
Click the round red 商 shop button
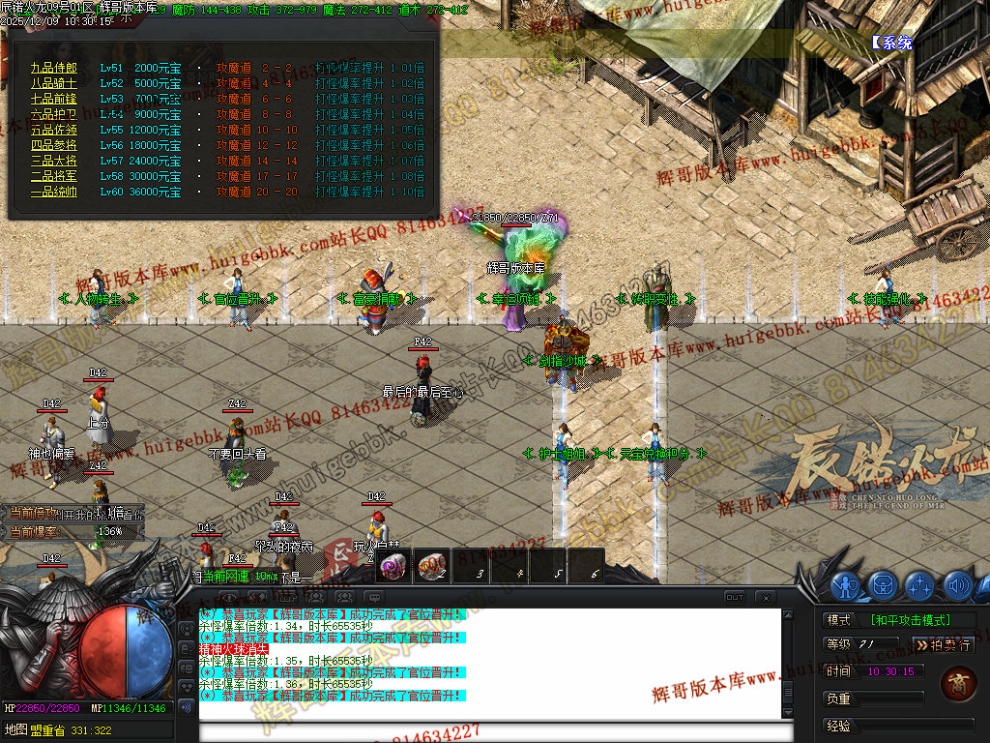point(958,686)
